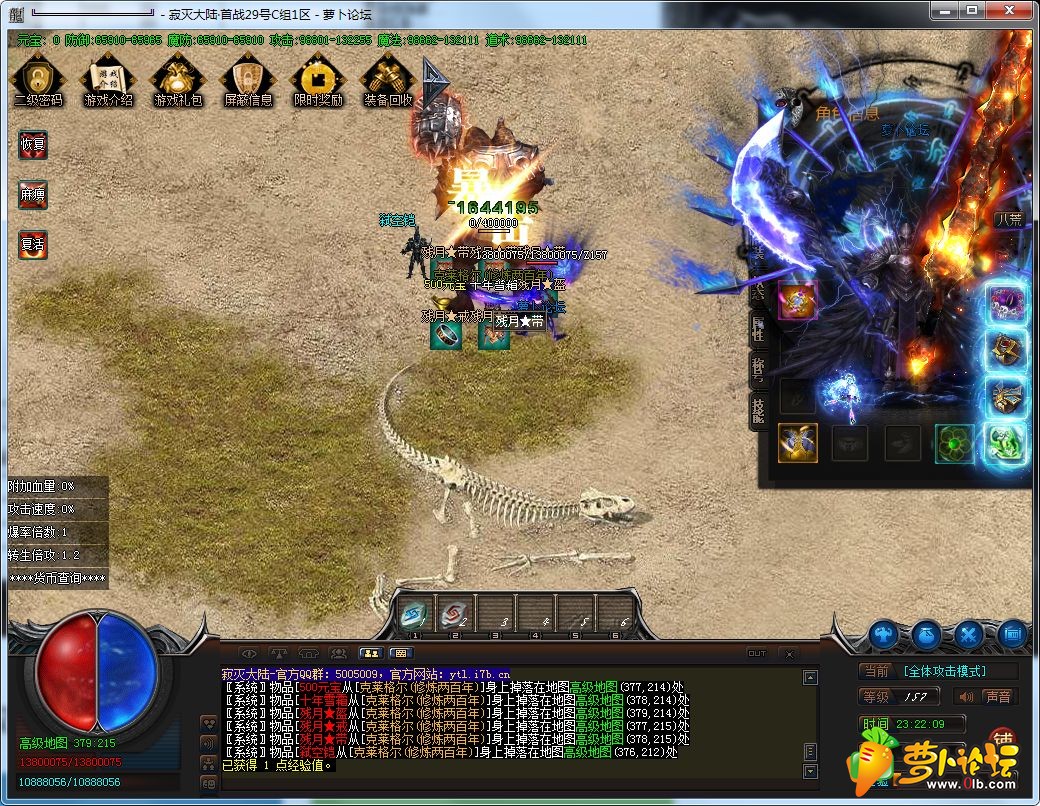Select the green flower gem equipment slot
The width and height of the screenshot is (1040, 806).
954,443
